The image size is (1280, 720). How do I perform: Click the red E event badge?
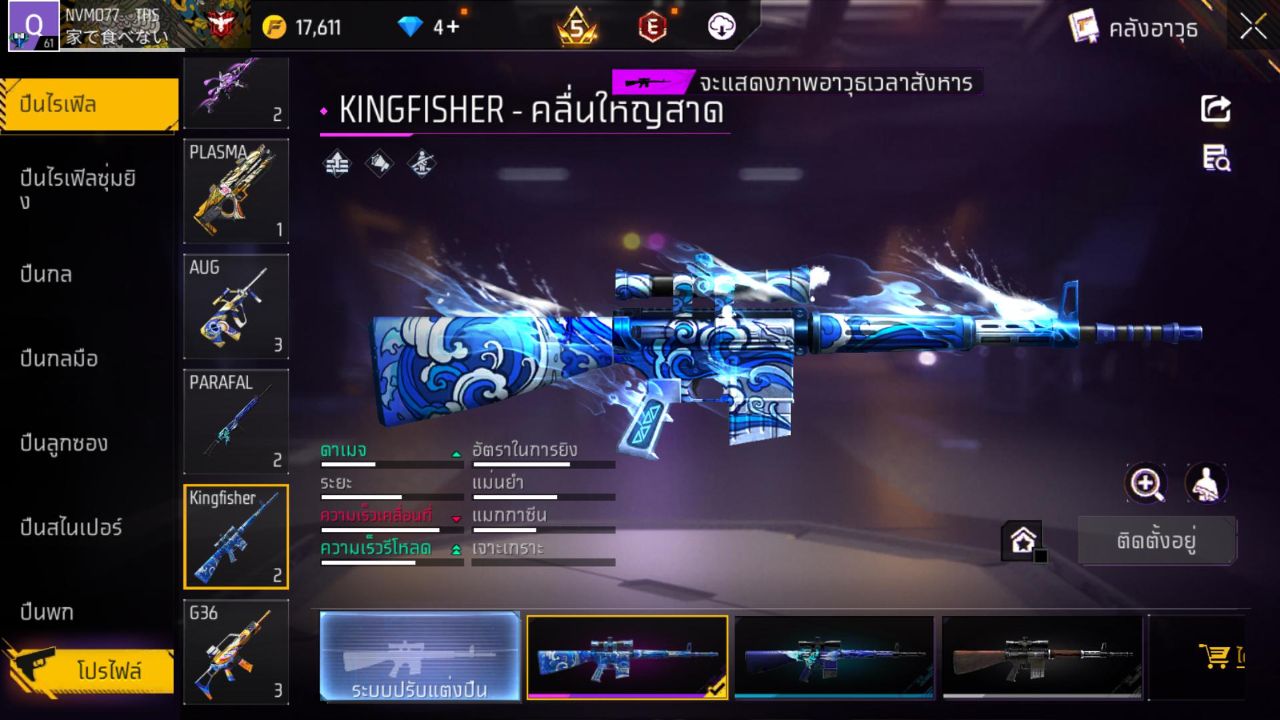tap(652, 28)
